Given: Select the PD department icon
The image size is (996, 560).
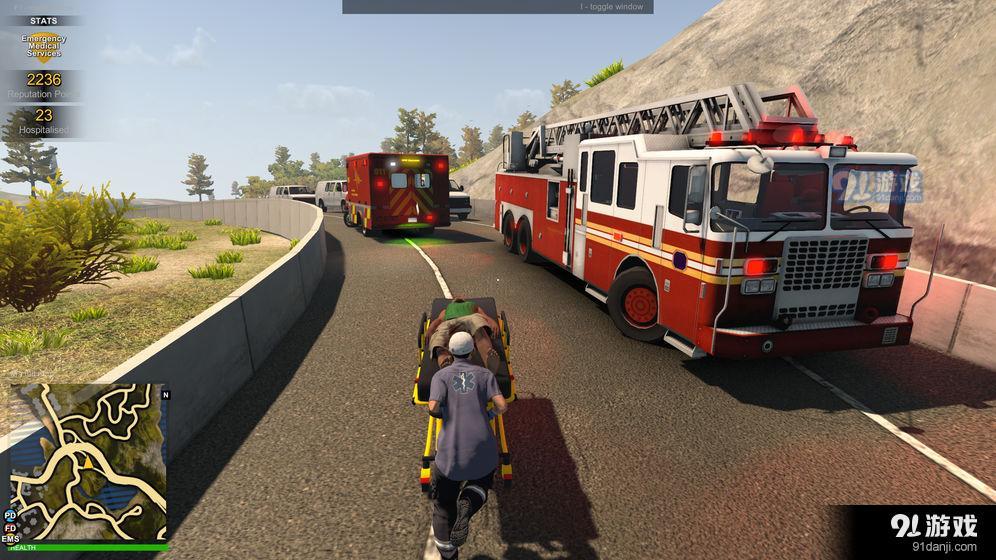Looking at the screenshot, I should 10,515.
